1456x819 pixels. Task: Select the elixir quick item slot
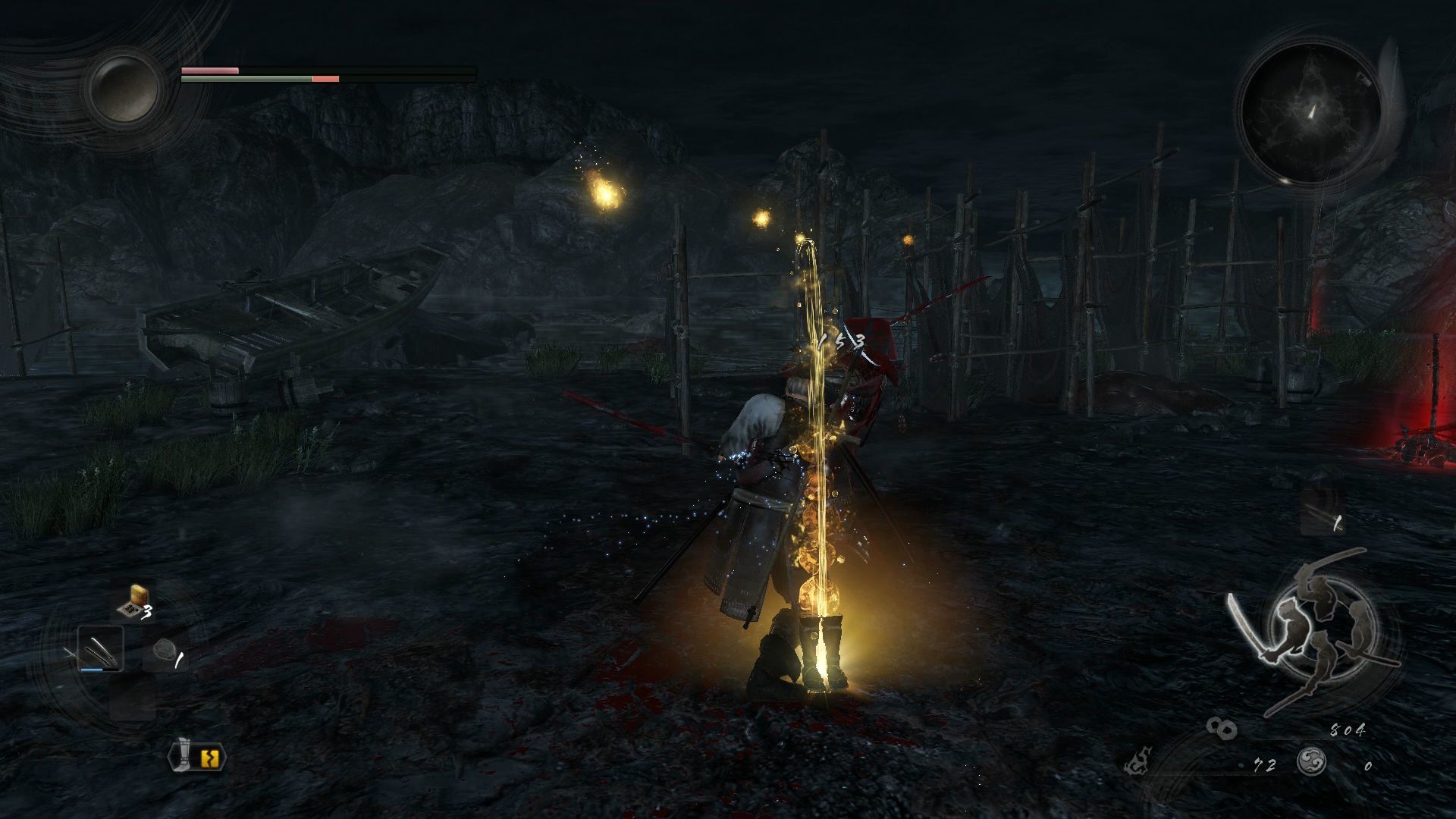(x=133, y=601)
